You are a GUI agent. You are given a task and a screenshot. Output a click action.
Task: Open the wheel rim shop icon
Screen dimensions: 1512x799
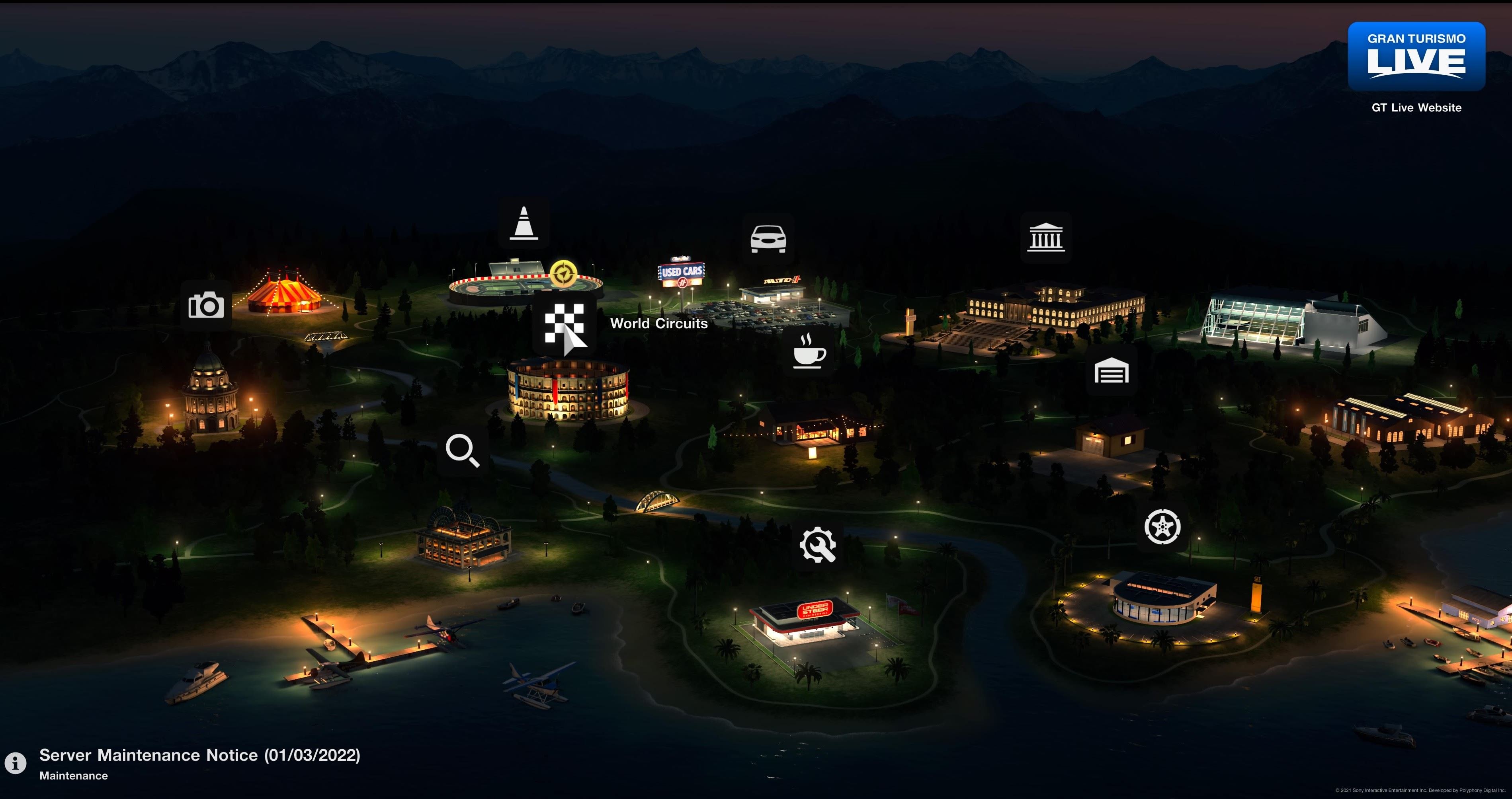coord(1162,526)
